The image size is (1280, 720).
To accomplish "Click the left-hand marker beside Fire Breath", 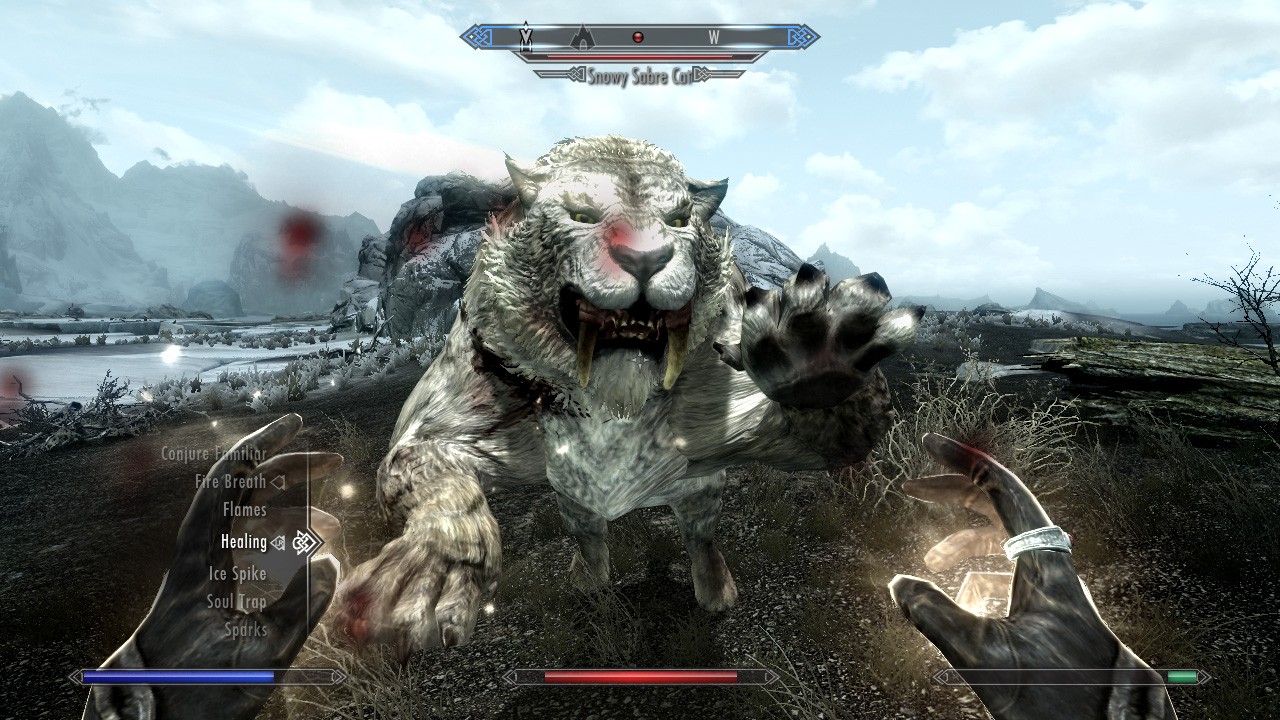I will (278, 482).
